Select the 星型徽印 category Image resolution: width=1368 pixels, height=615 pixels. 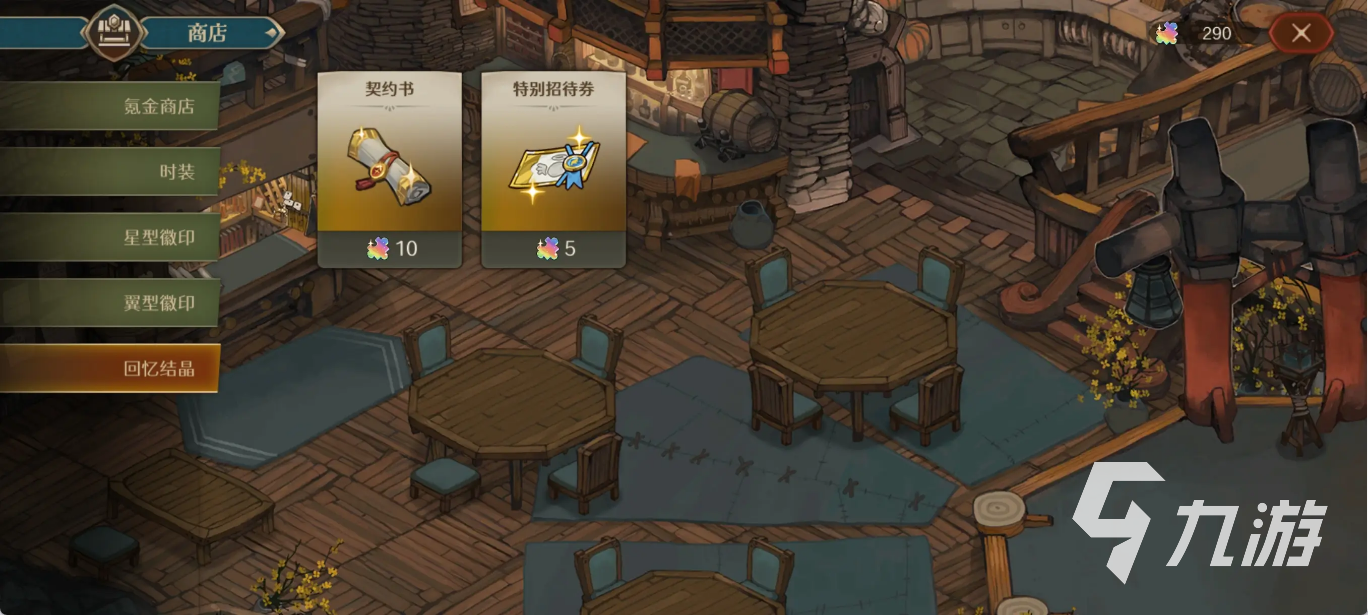pyautogui.click(x=110, y=237)
